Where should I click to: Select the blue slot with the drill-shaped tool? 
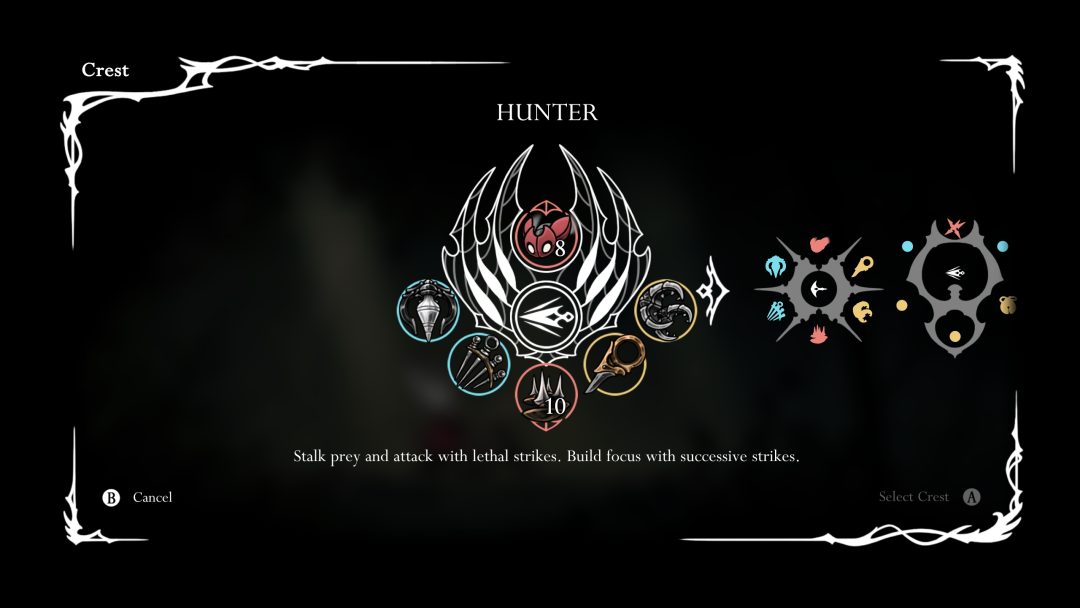(x=426, y=311)
